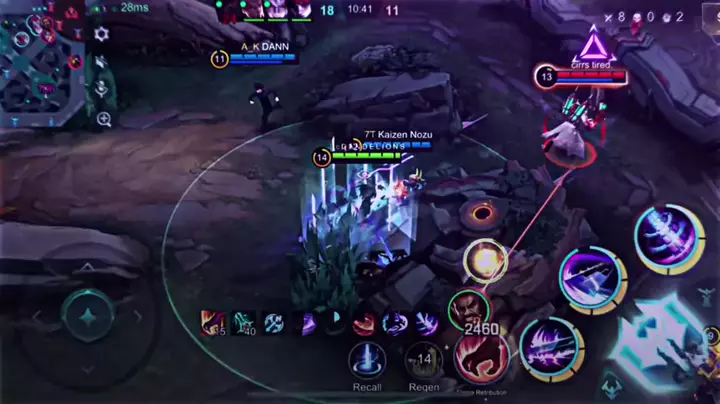Click the magnifier zoom icon by the minimap
The width and height of the screenshot is (720, 404).
pos(103,120)
